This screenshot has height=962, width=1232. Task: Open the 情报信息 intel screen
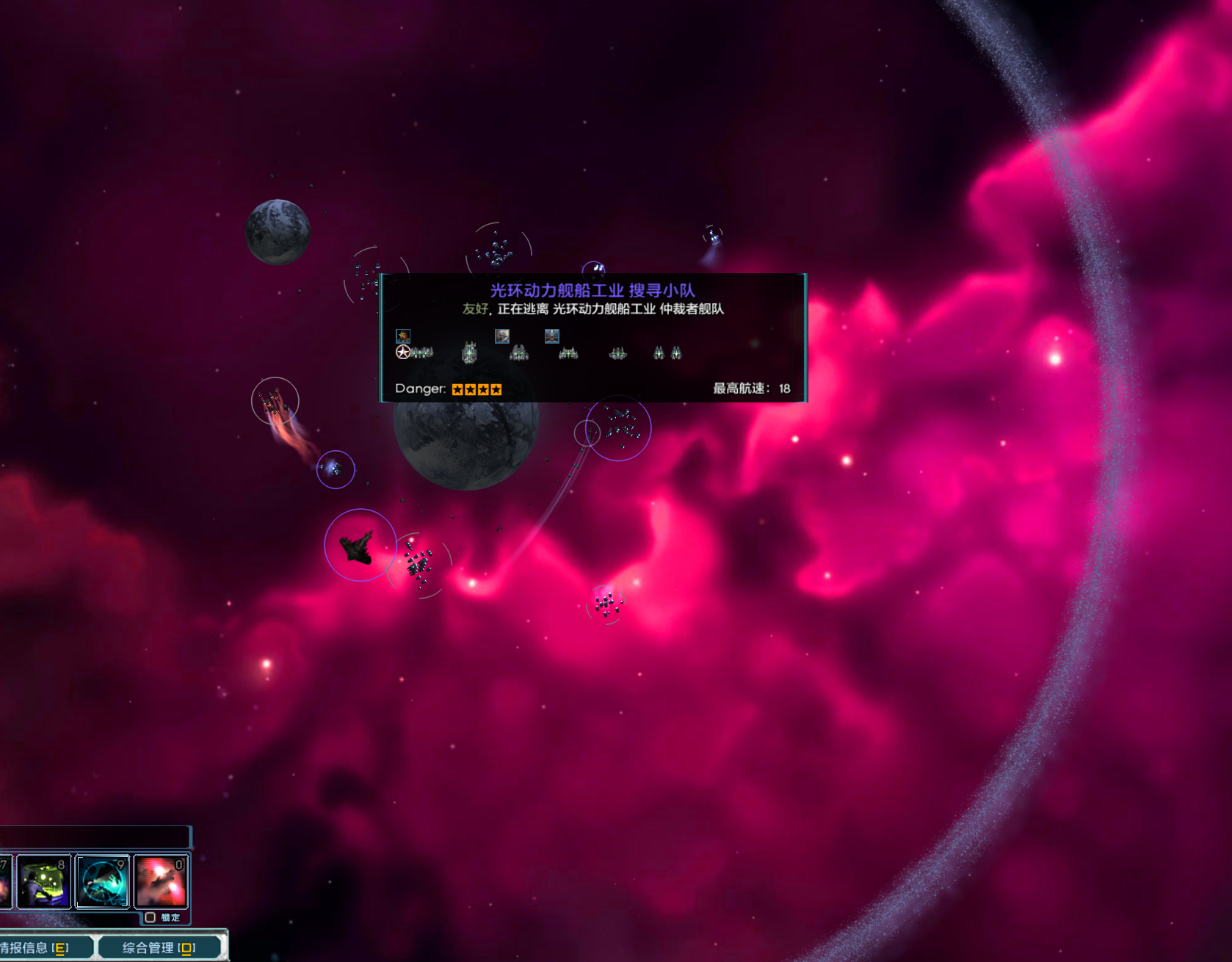[37, 948]
